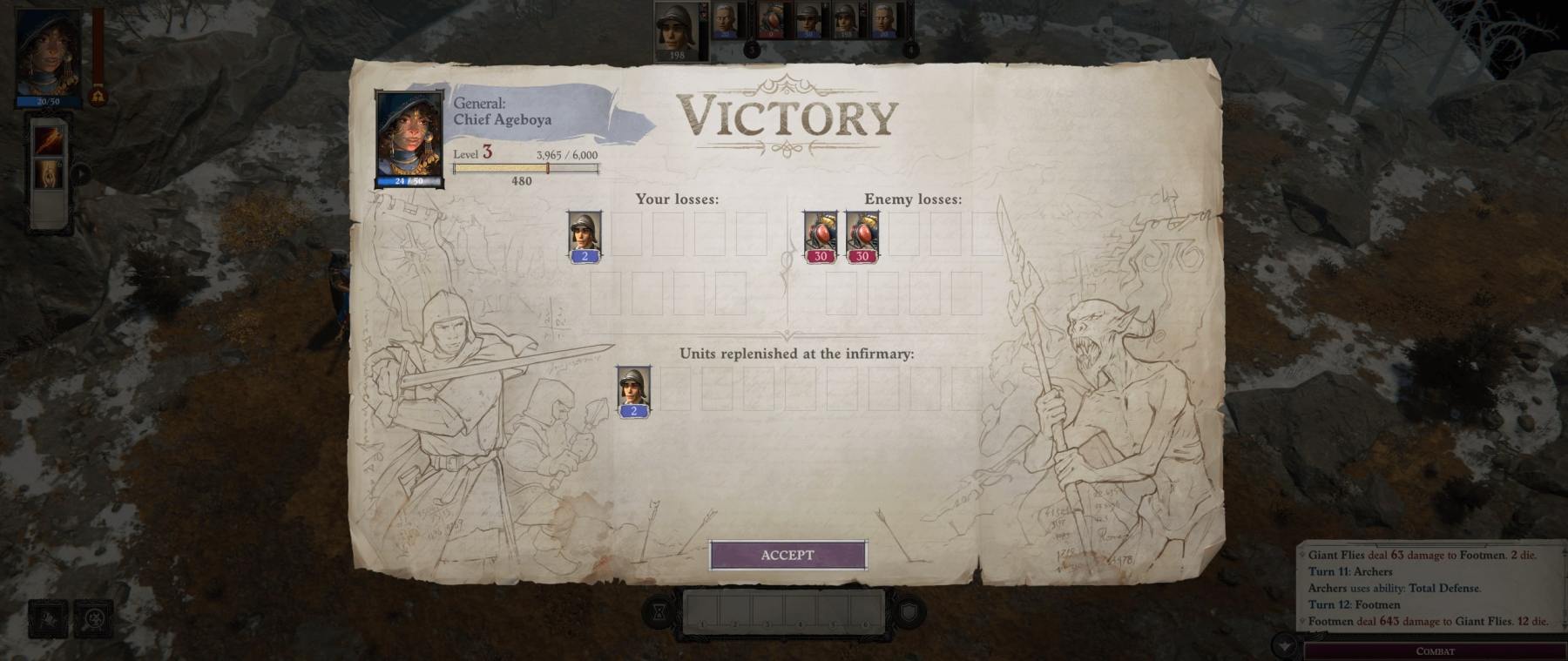Viewport: 1568px width, 661px height.
Task: Click the pentagram magnifier icon button
Action: tap(93, 618)
